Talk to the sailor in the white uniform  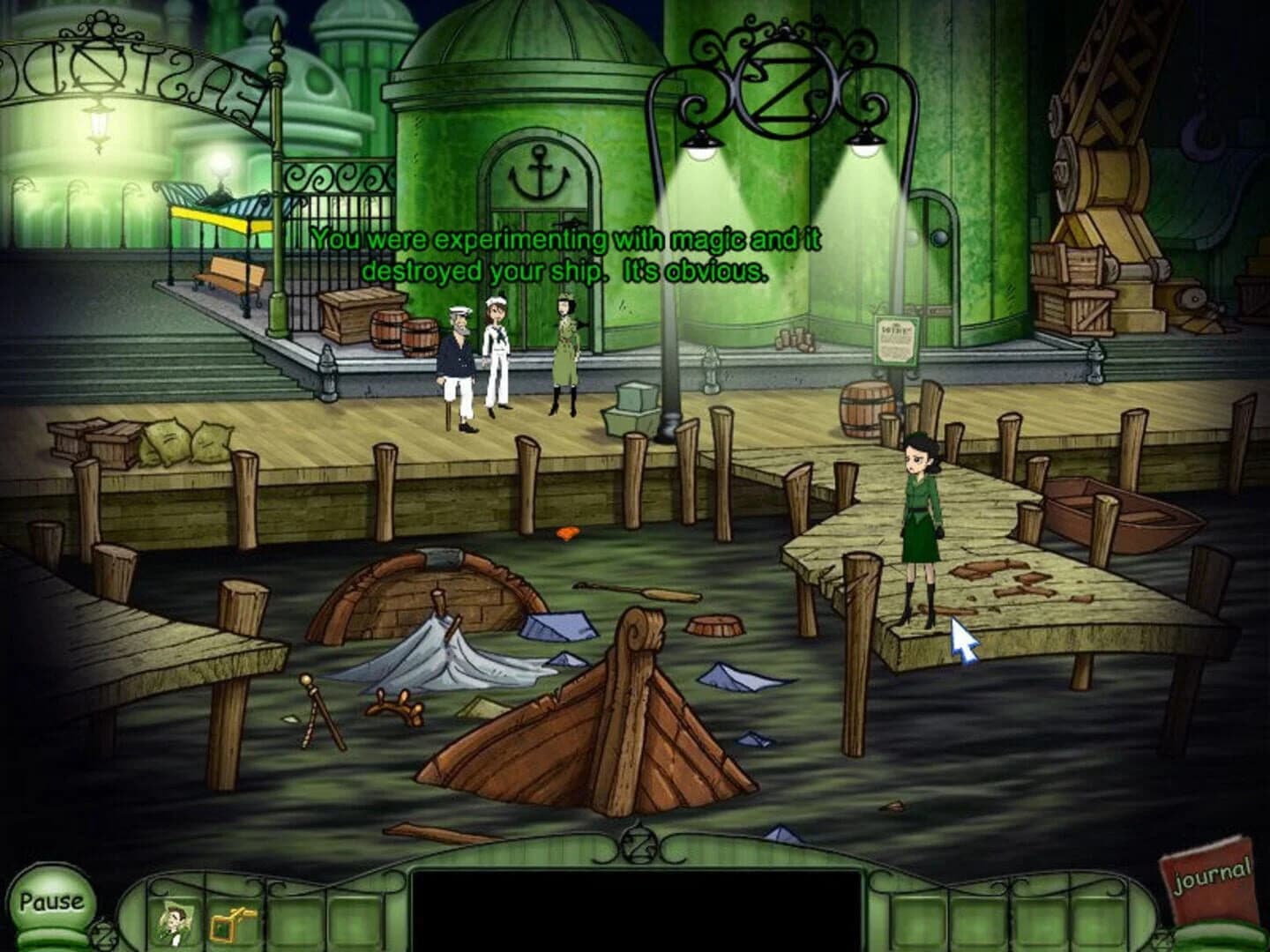498,353
